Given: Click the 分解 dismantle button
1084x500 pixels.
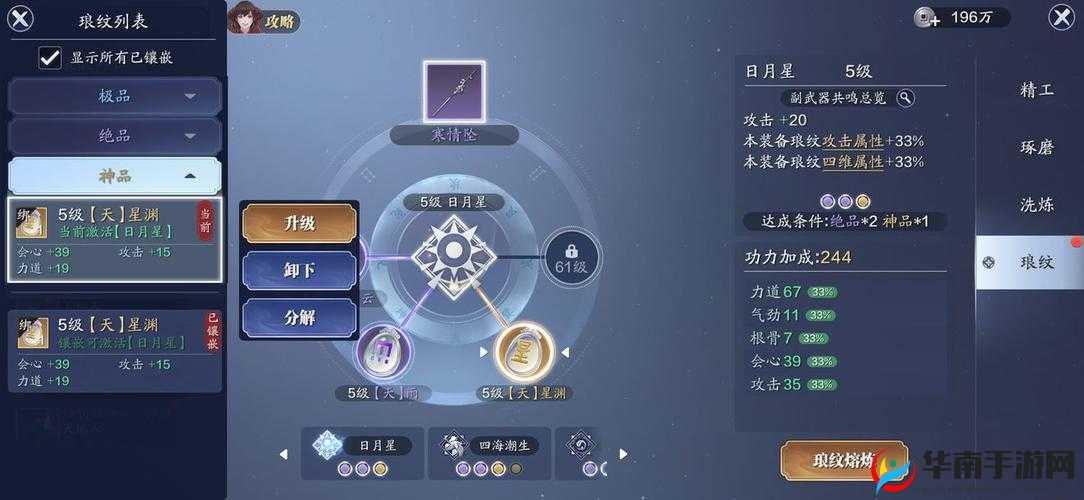Looking at the screenshot, I should tap(299, 317).
